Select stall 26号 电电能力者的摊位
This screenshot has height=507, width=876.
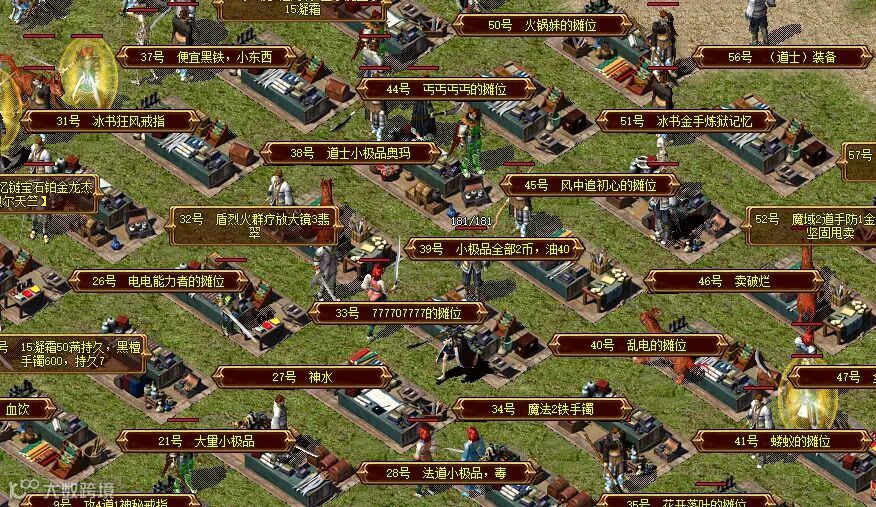158,281
